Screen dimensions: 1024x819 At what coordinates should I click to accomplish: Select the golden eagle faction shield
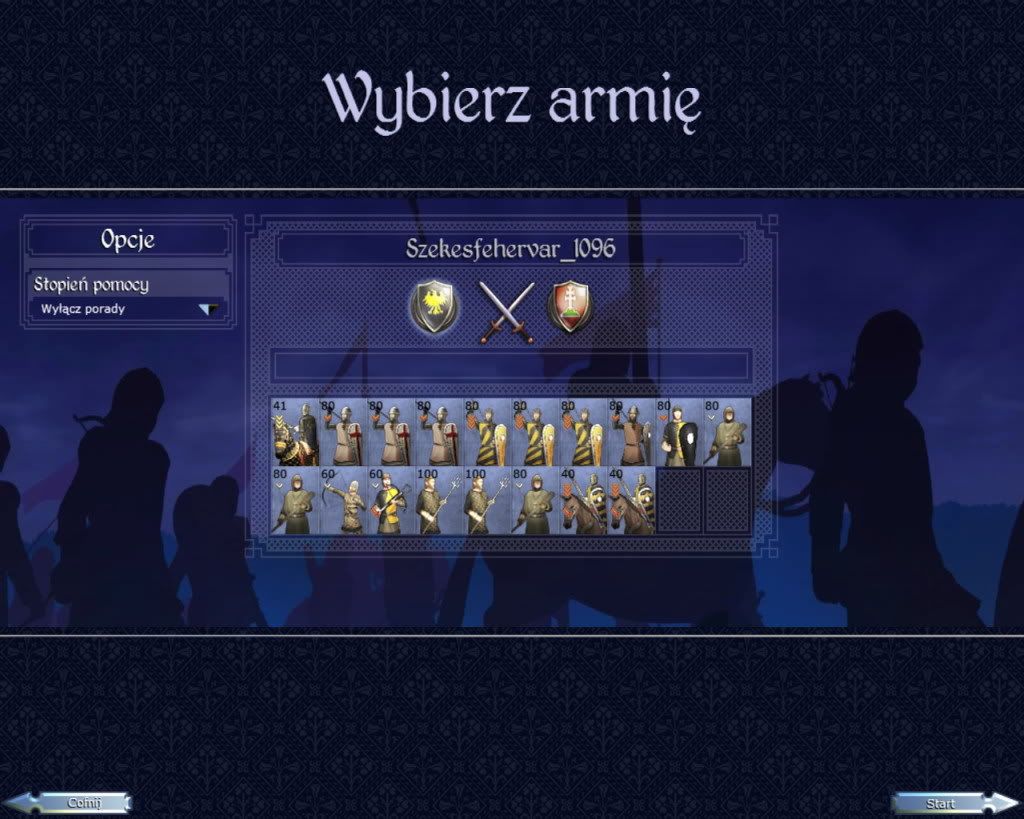(435, 307)
